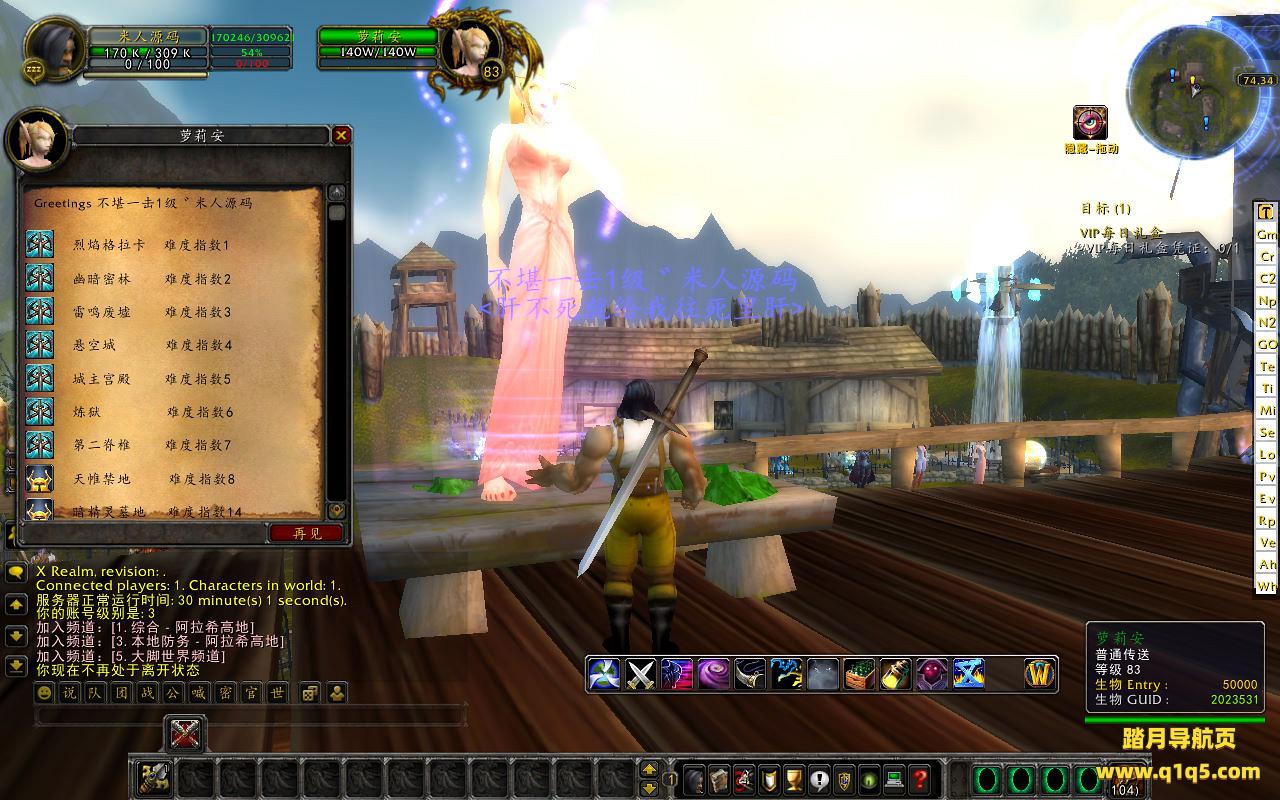Click the purple swirl spell icon
Image resolution: width=1280 pixels, height=800 pixels.
[x=713, y=674]
